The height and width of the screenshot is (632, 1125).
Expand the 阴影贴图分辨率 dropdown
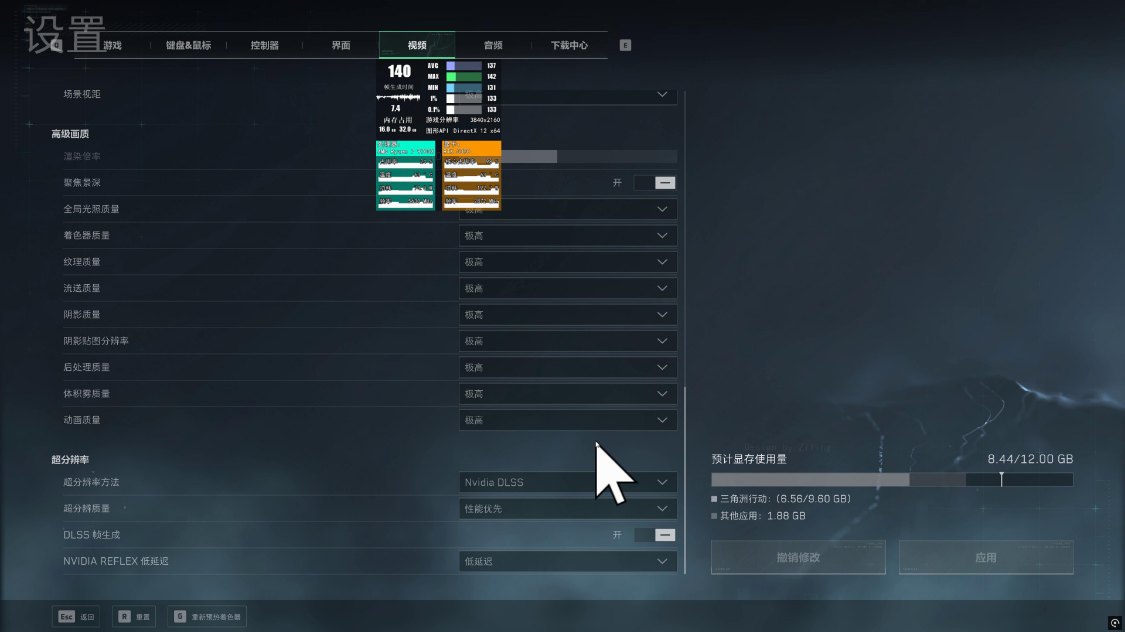[567, 341]
